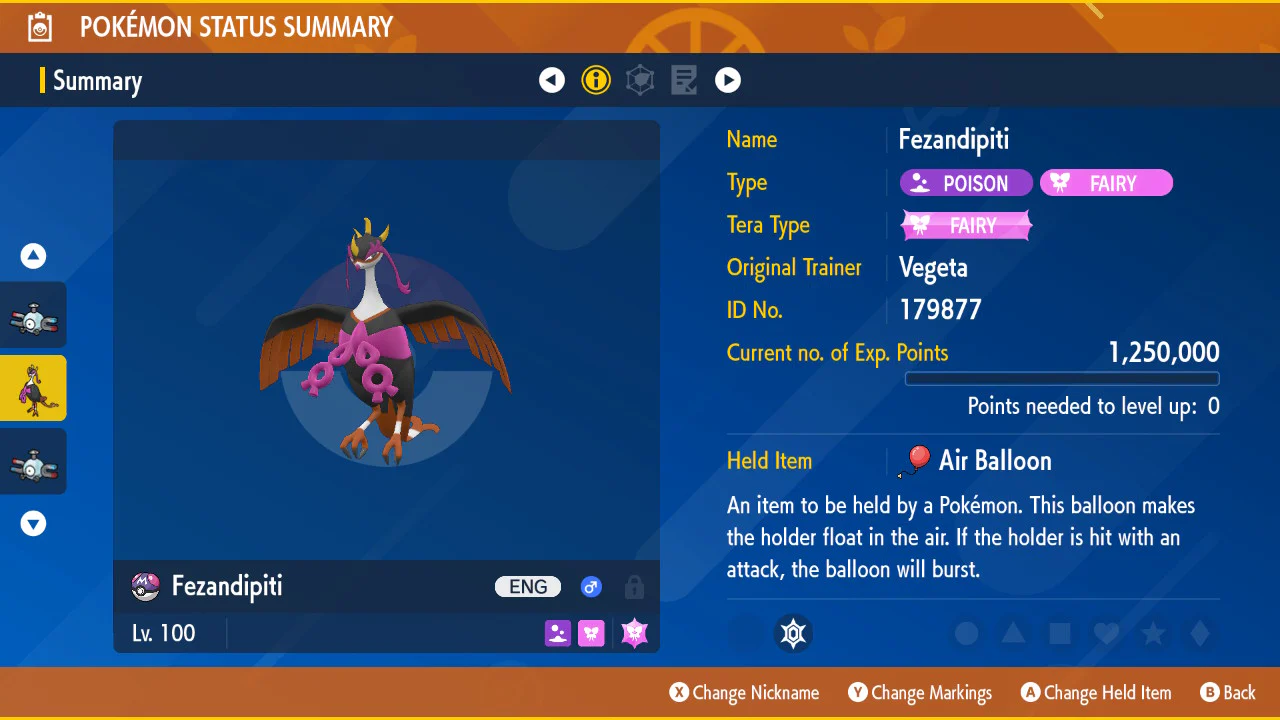
Task: Toggle the triangle marking
Action: tap(1013, 634)
